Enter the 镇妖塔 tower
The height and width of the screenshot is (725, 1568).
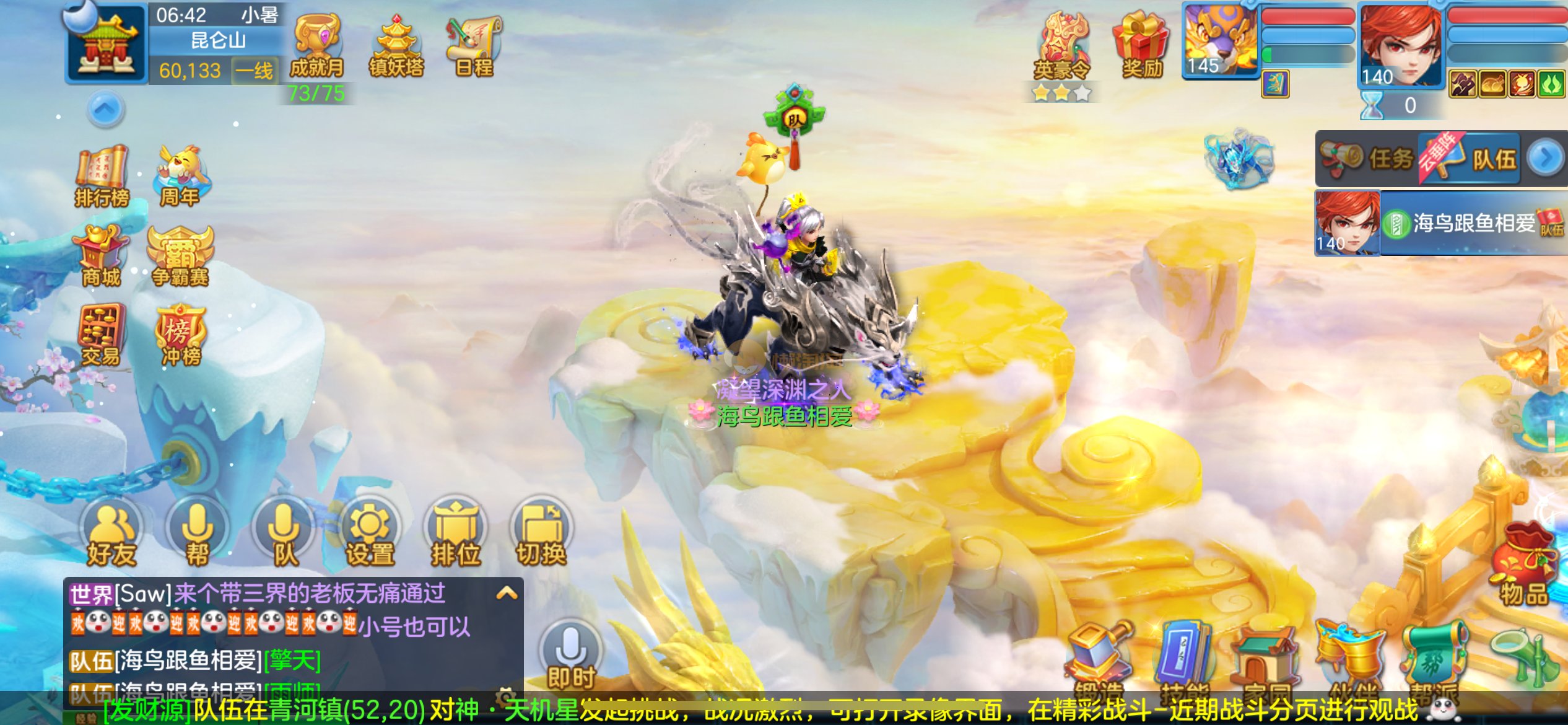point(396,45)
